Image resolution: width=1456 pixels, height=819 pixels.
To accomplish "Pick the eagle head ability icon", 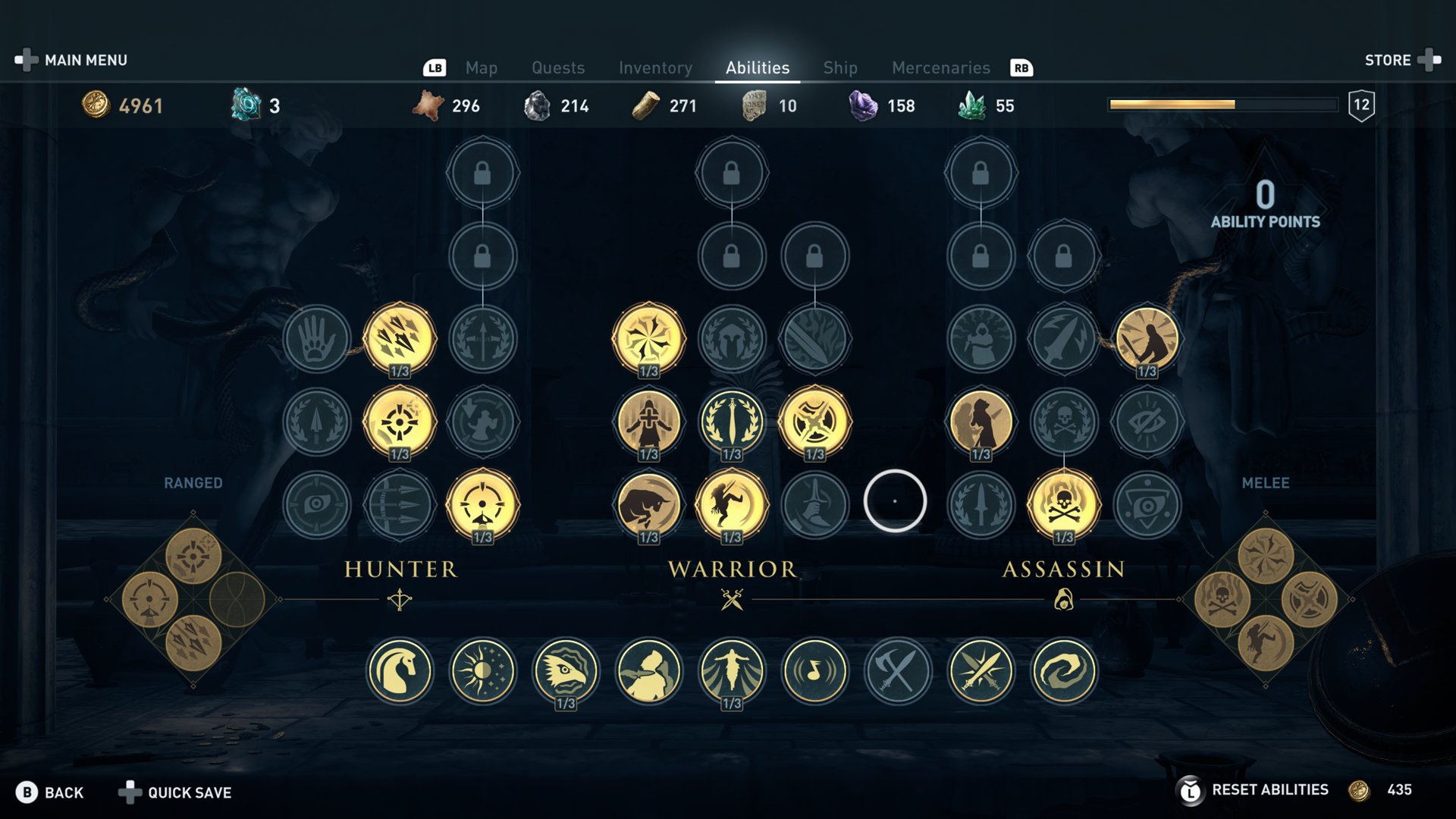I will click(566, 671).
